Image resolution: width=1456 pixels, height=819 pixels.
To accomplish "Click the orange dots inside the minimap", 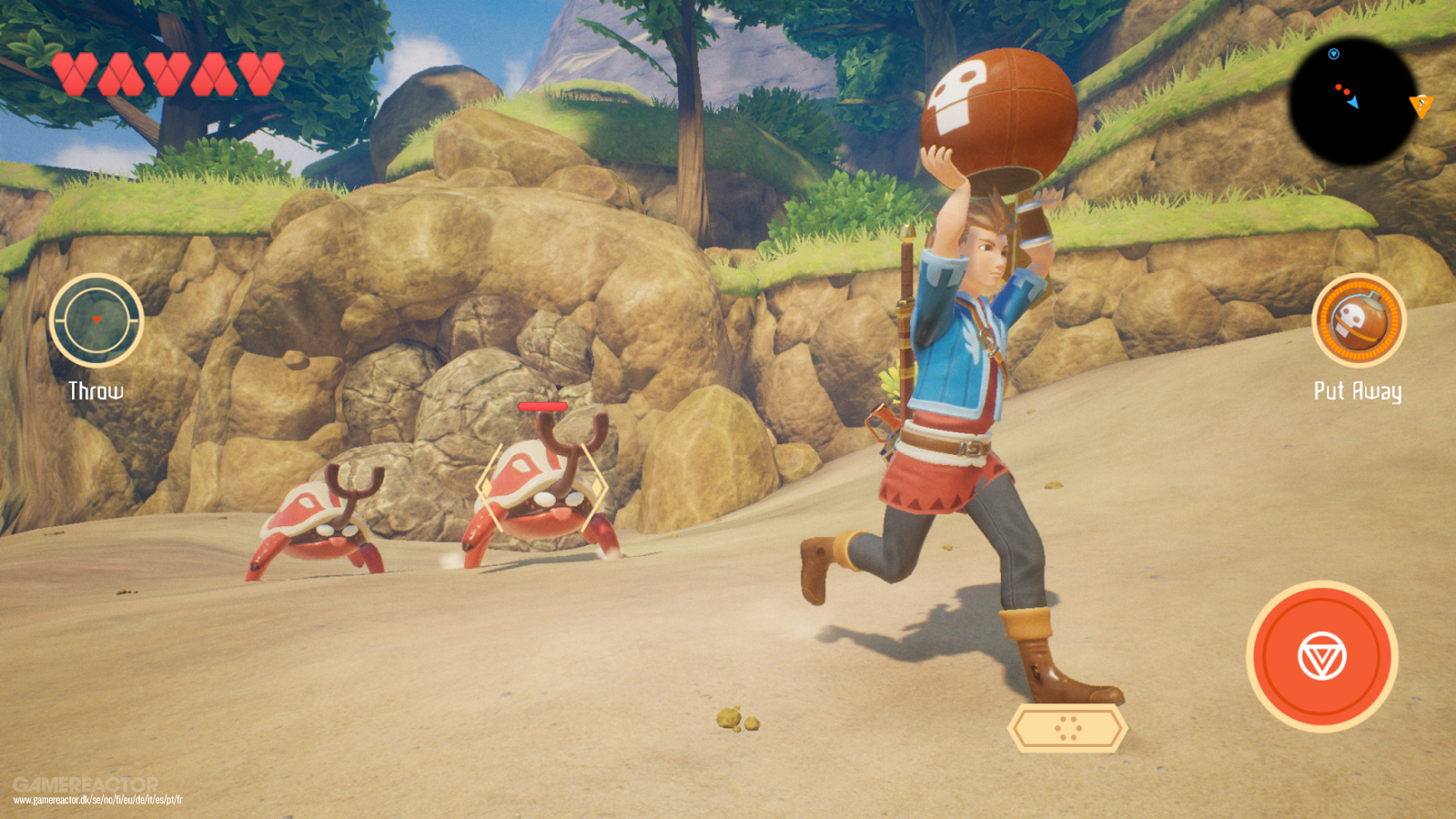I will pyautogui.click(x=1342, y=88).
